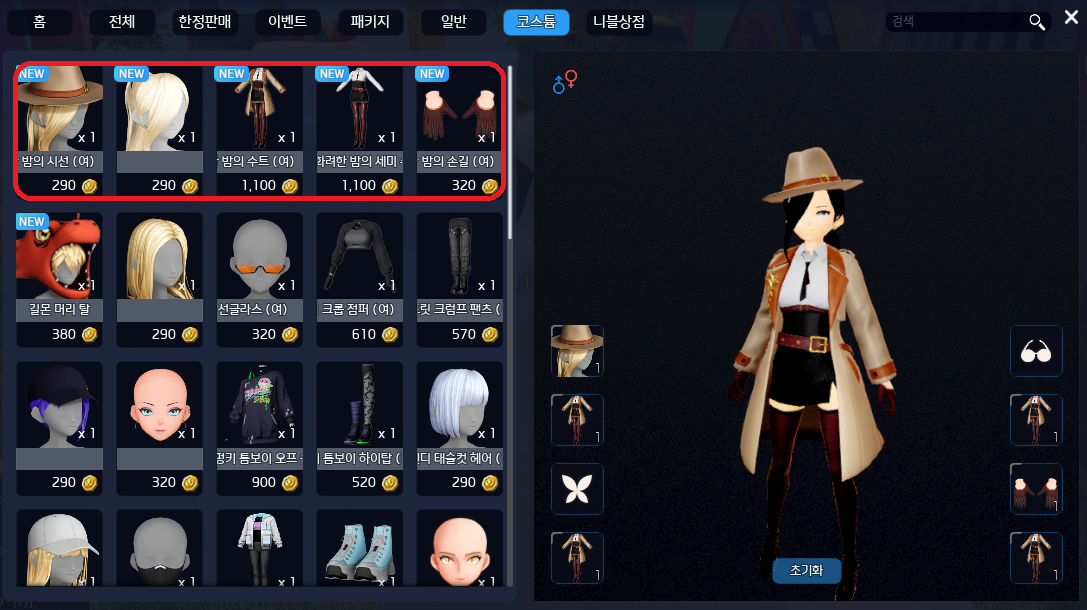
Task: Click the equipped gloves preview slot
Action: [x=1035, y=489]
